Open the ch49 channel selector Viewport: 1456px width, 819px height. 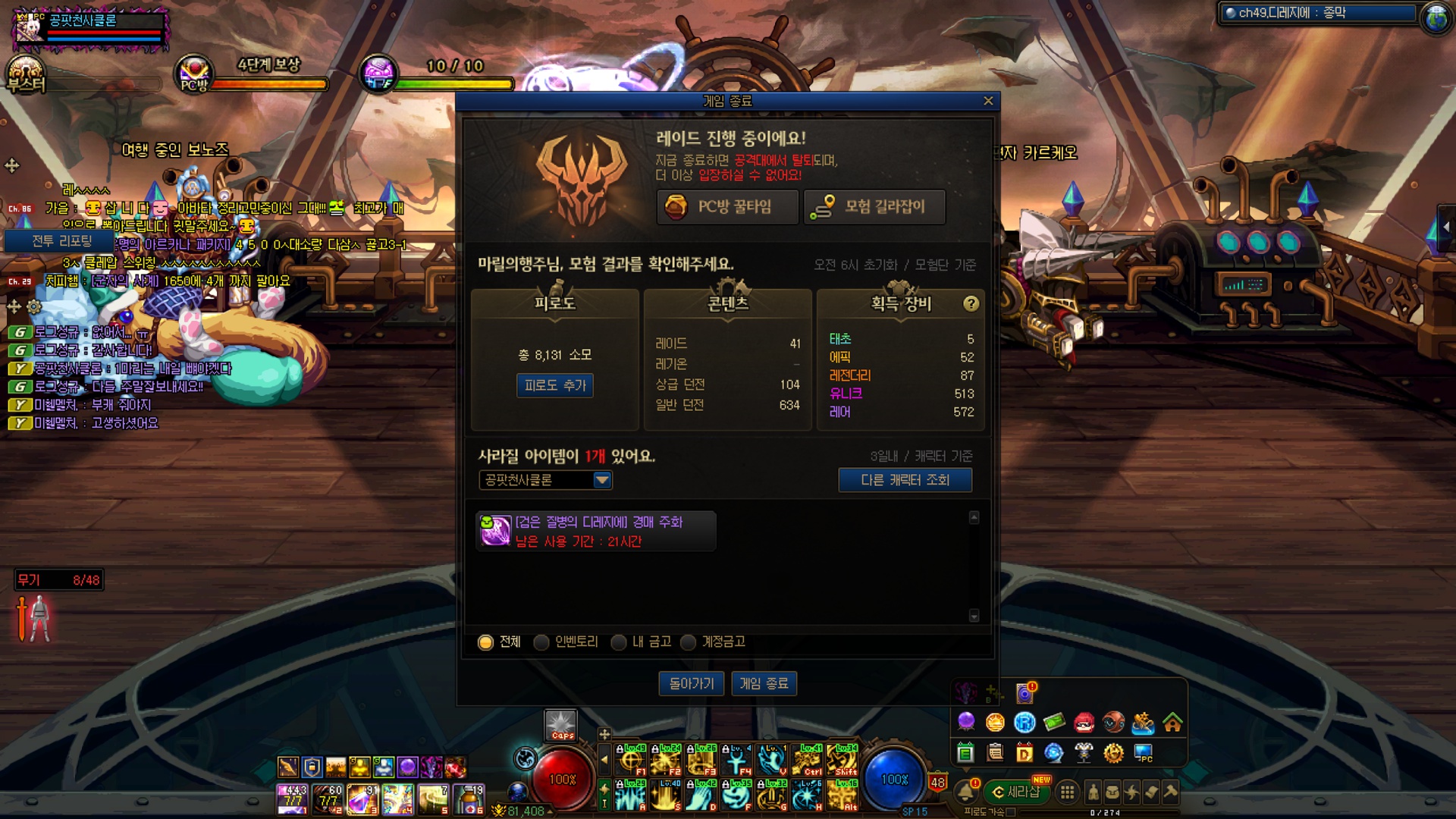pyautogui.click(x=1317, y=13)
